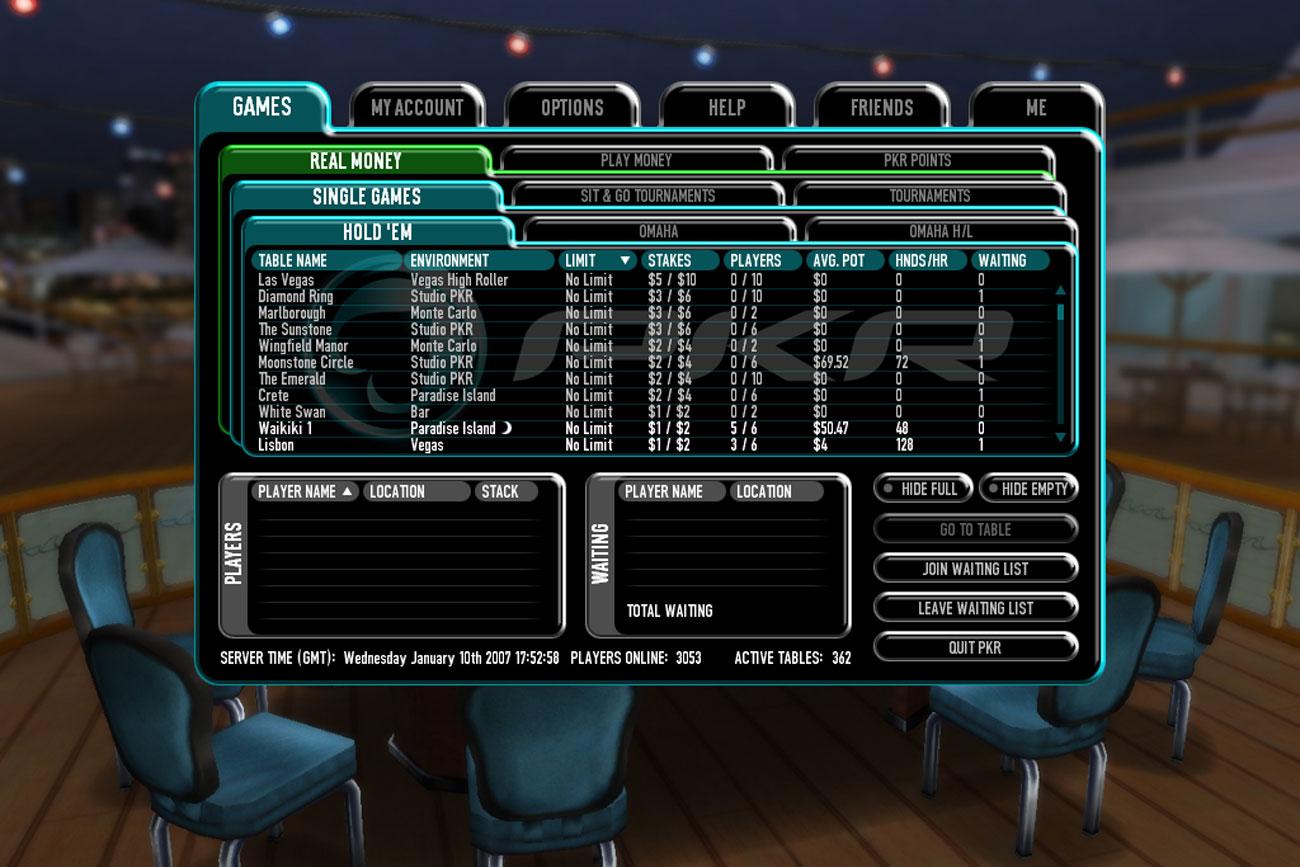Pick the Moonstone Circle table row
Image resolution: width=1300 pixels, height=867 pixels.
point(306,362)
